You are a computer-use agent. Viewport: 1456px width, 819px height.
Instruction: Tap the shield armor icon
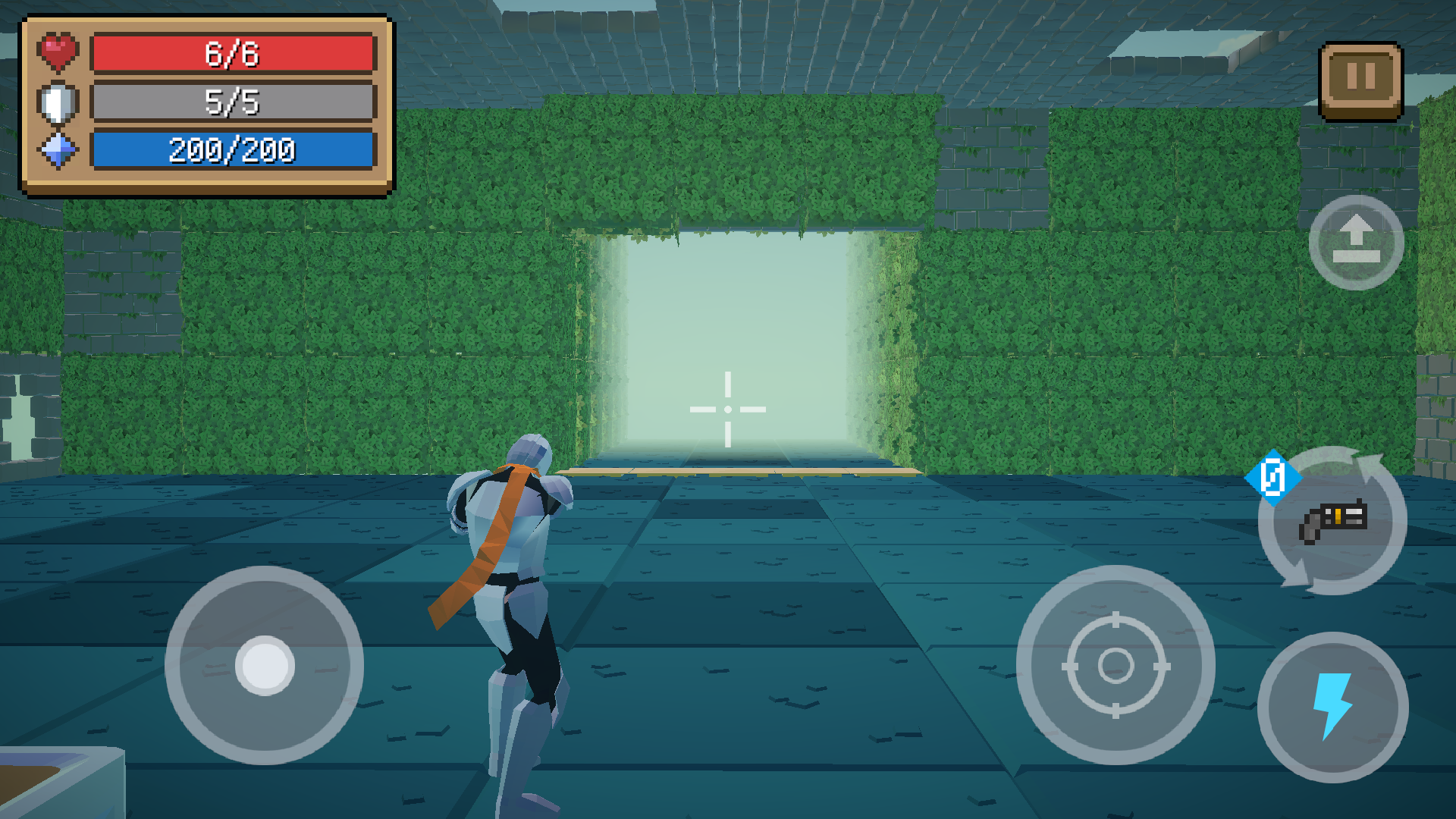(58, 102)
